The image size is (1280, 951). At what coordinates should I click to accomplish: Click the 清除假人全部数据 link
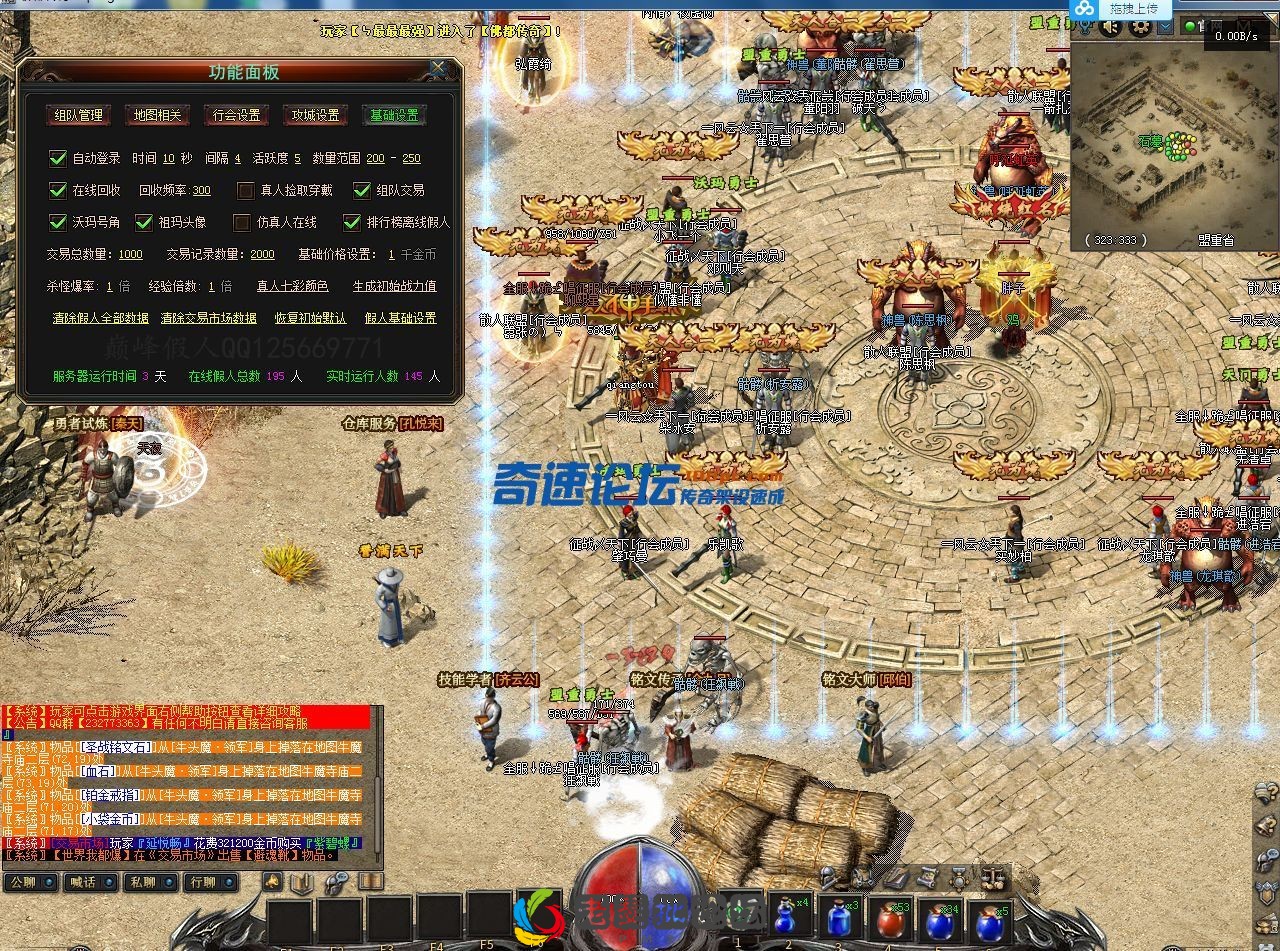pyautogui.click(x=100, y=317)
